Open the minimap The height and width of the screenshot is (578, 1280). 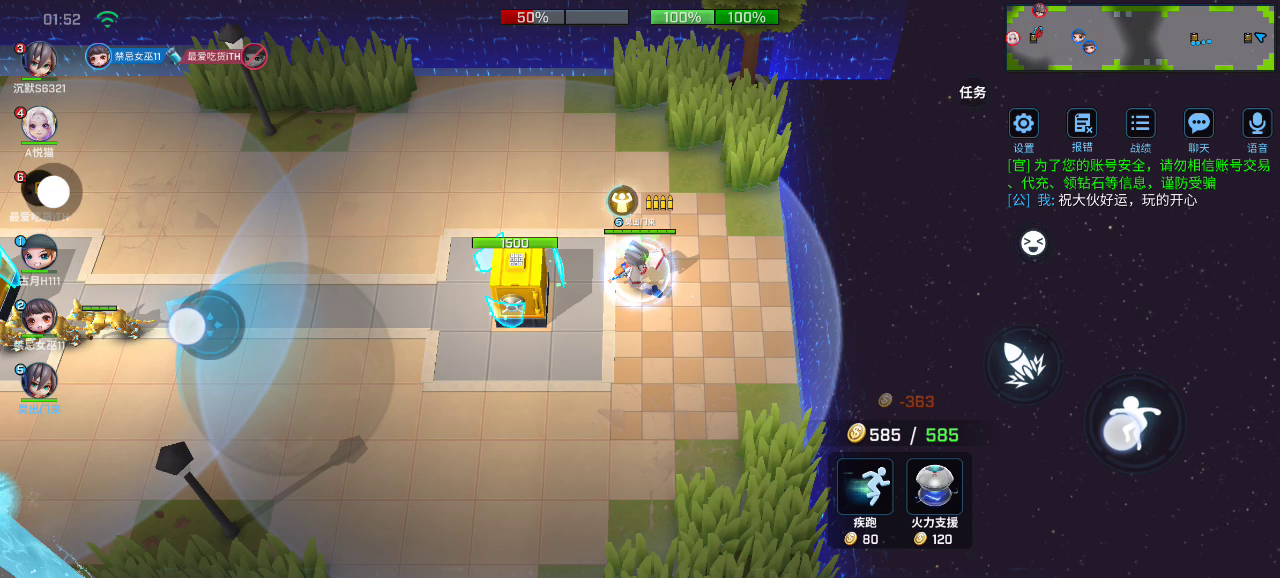pos(1138,37)
